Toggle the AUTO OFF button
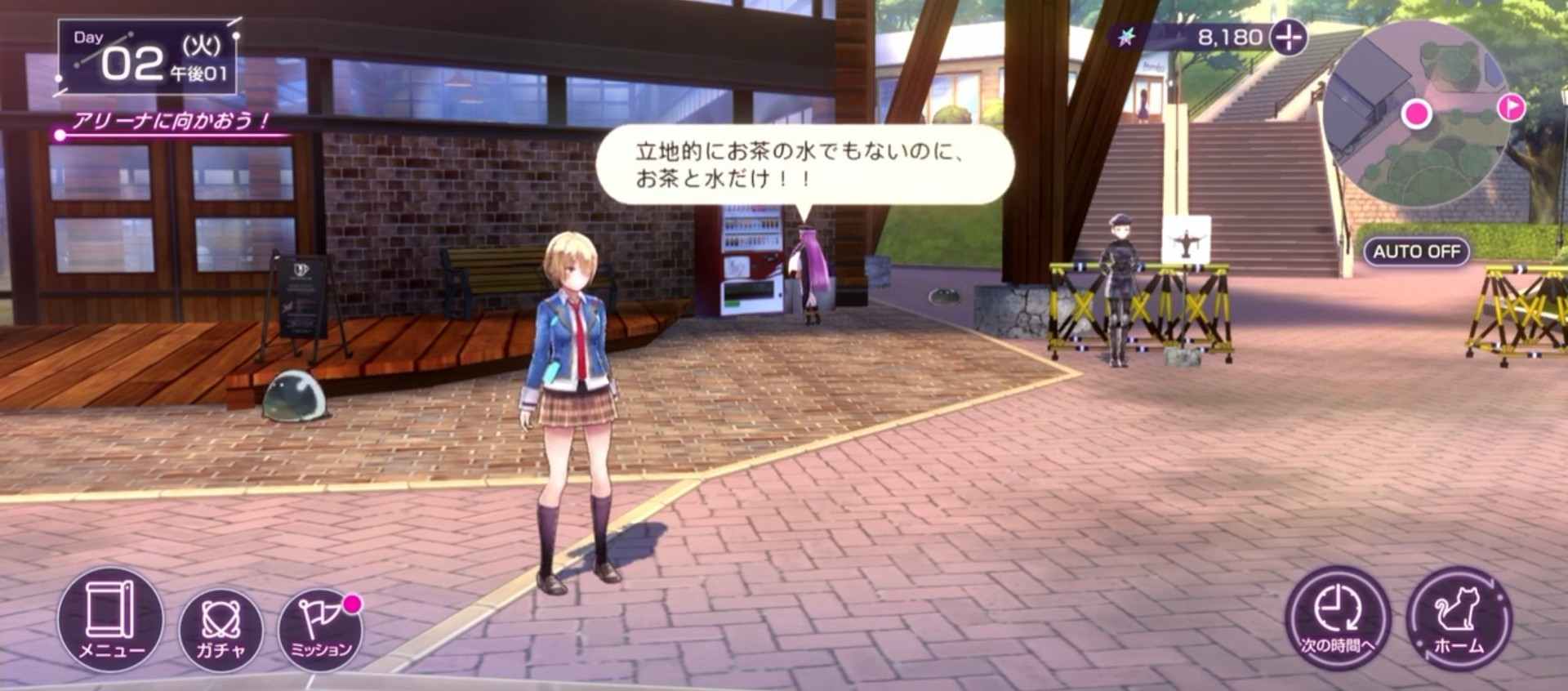1568x691 pixels. click(1416, 252)
